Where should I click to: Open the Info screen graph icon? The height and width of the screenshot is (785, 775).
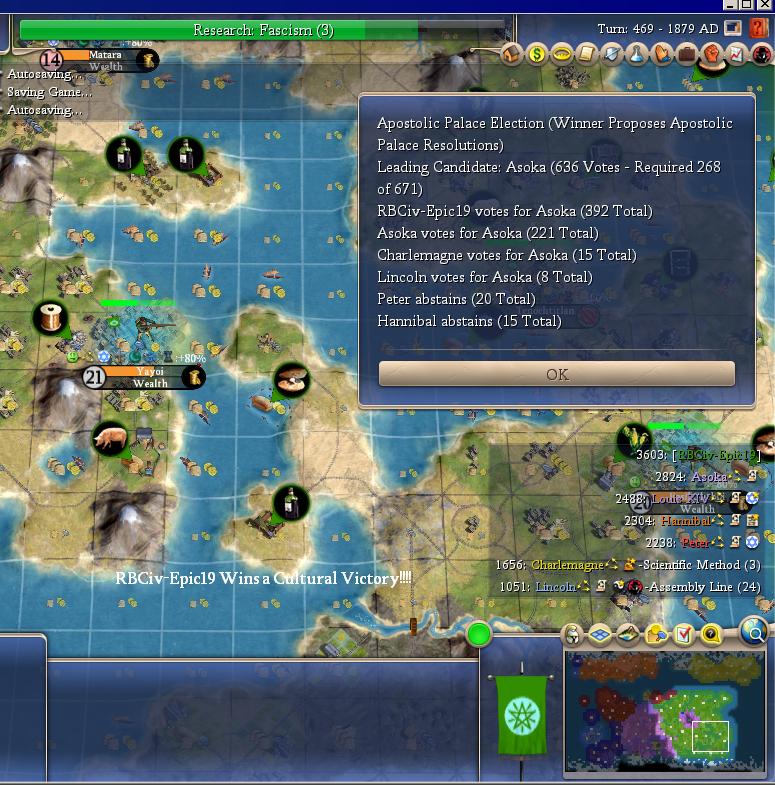pyautogui.click(x=736, y=54)
